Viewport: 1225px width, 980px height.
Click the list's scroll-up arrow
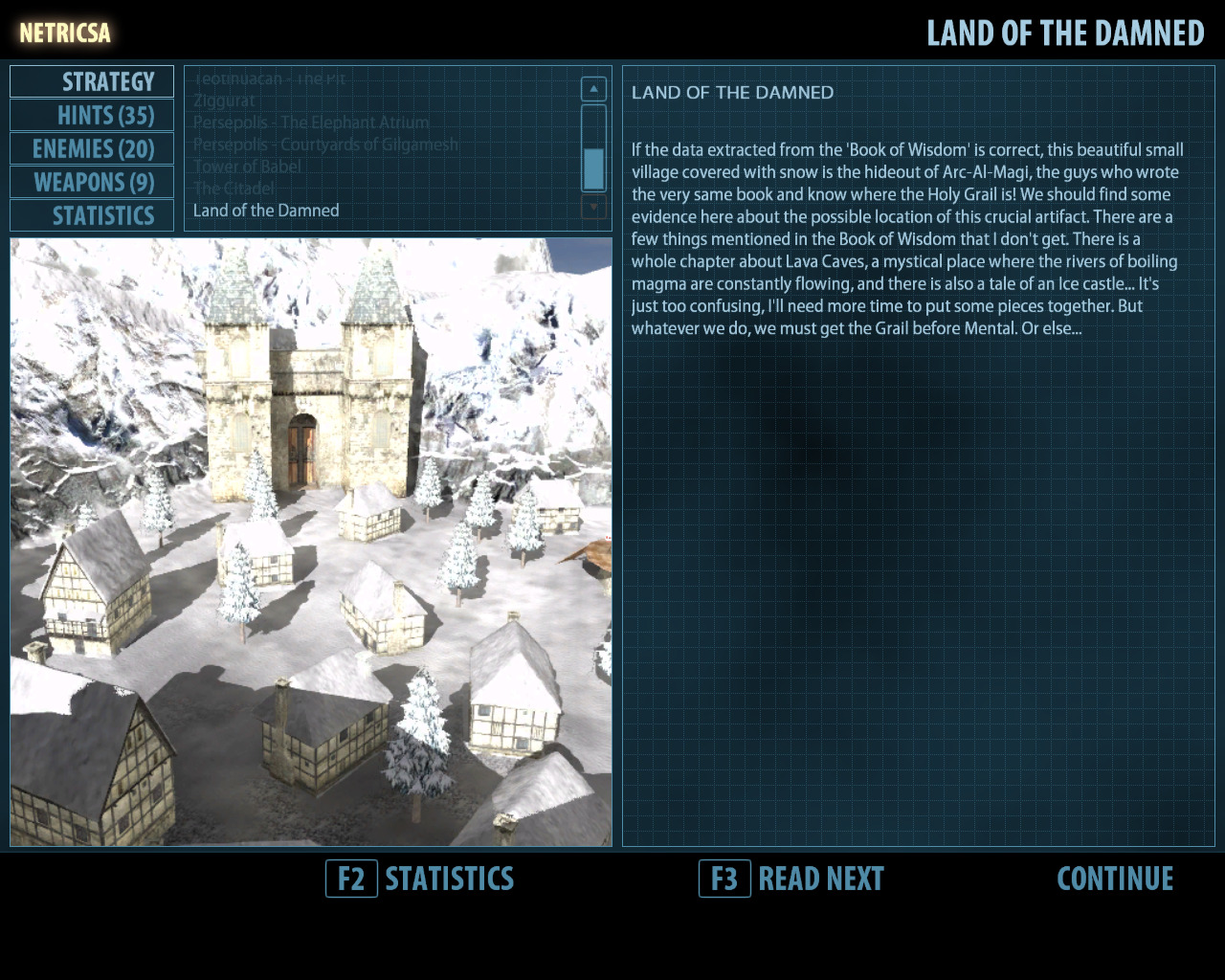pyautogui.click(x=593, y=89)
